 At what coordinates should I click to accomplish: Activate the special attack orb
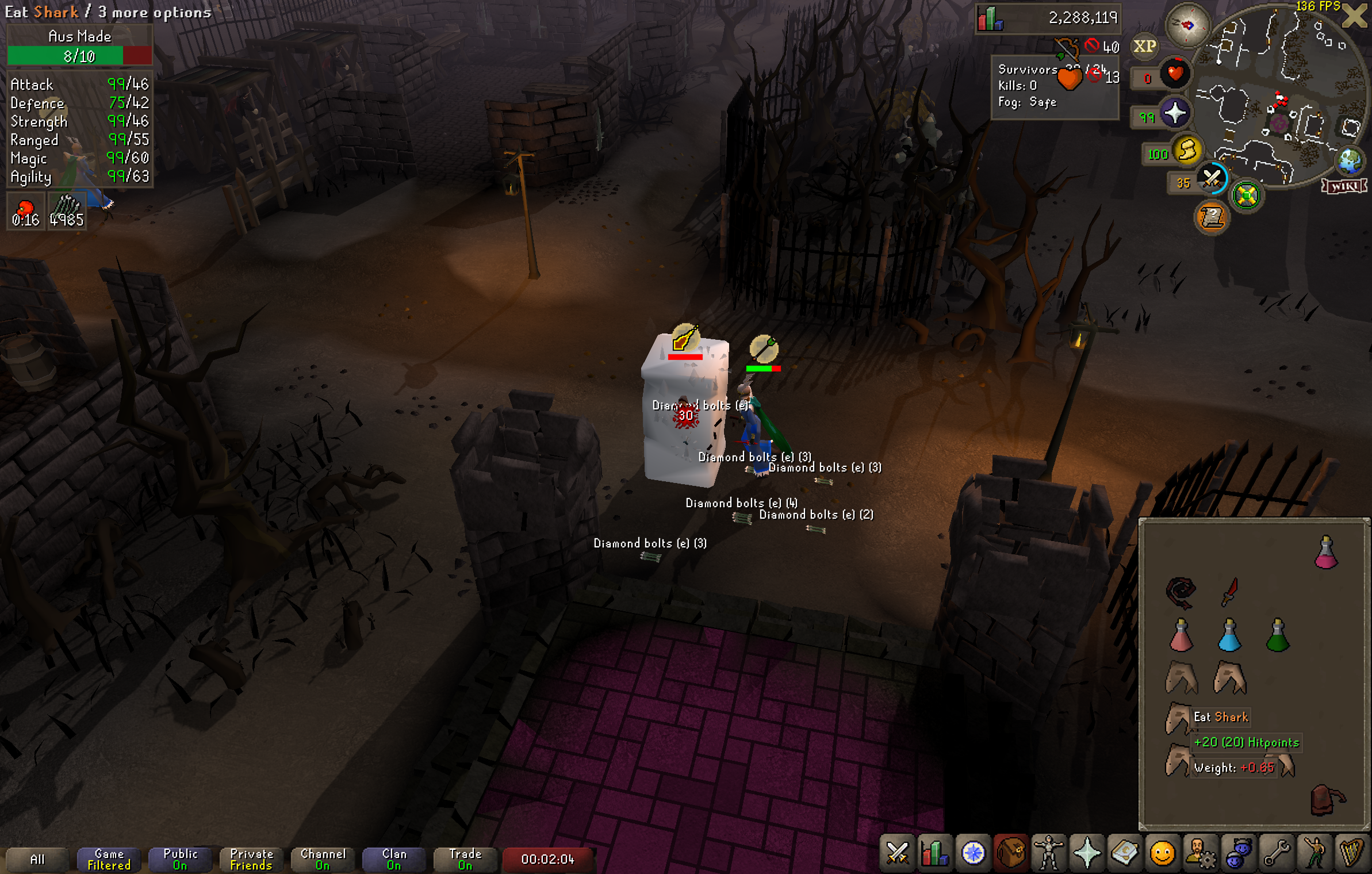1212,178
